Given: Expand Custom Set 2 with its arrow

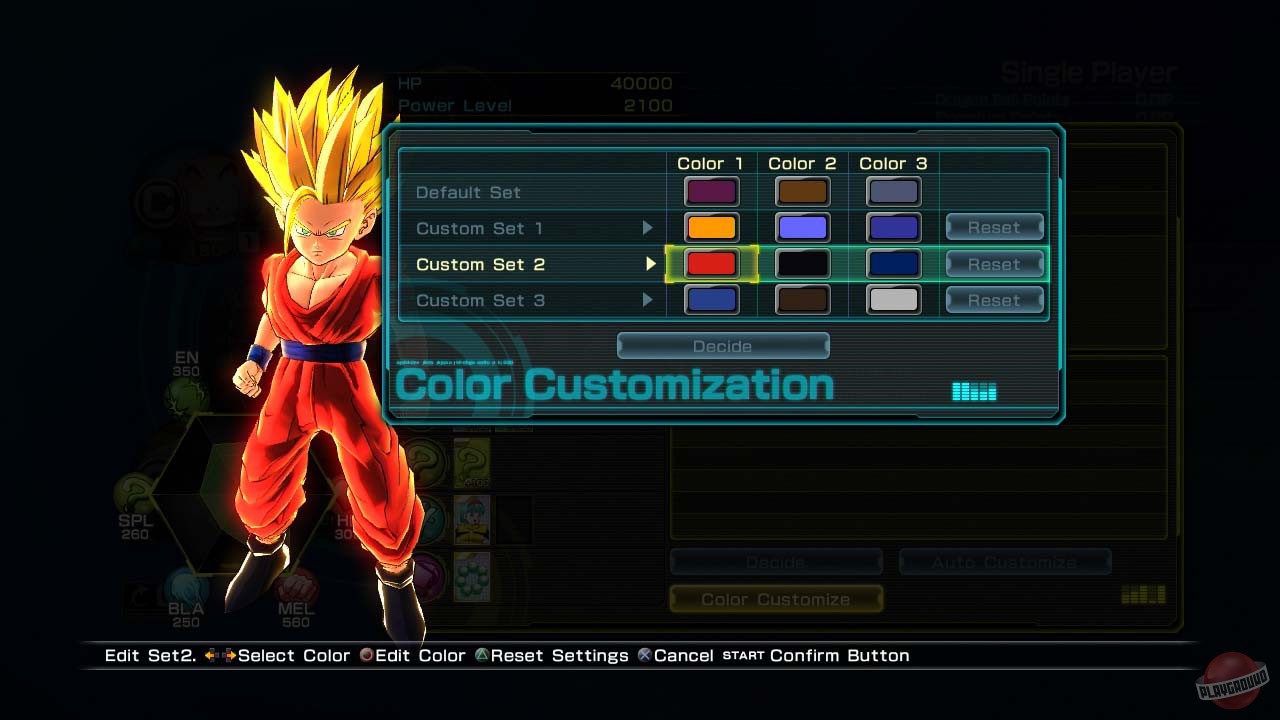Looking at the screenshot, I should point(649,264).
